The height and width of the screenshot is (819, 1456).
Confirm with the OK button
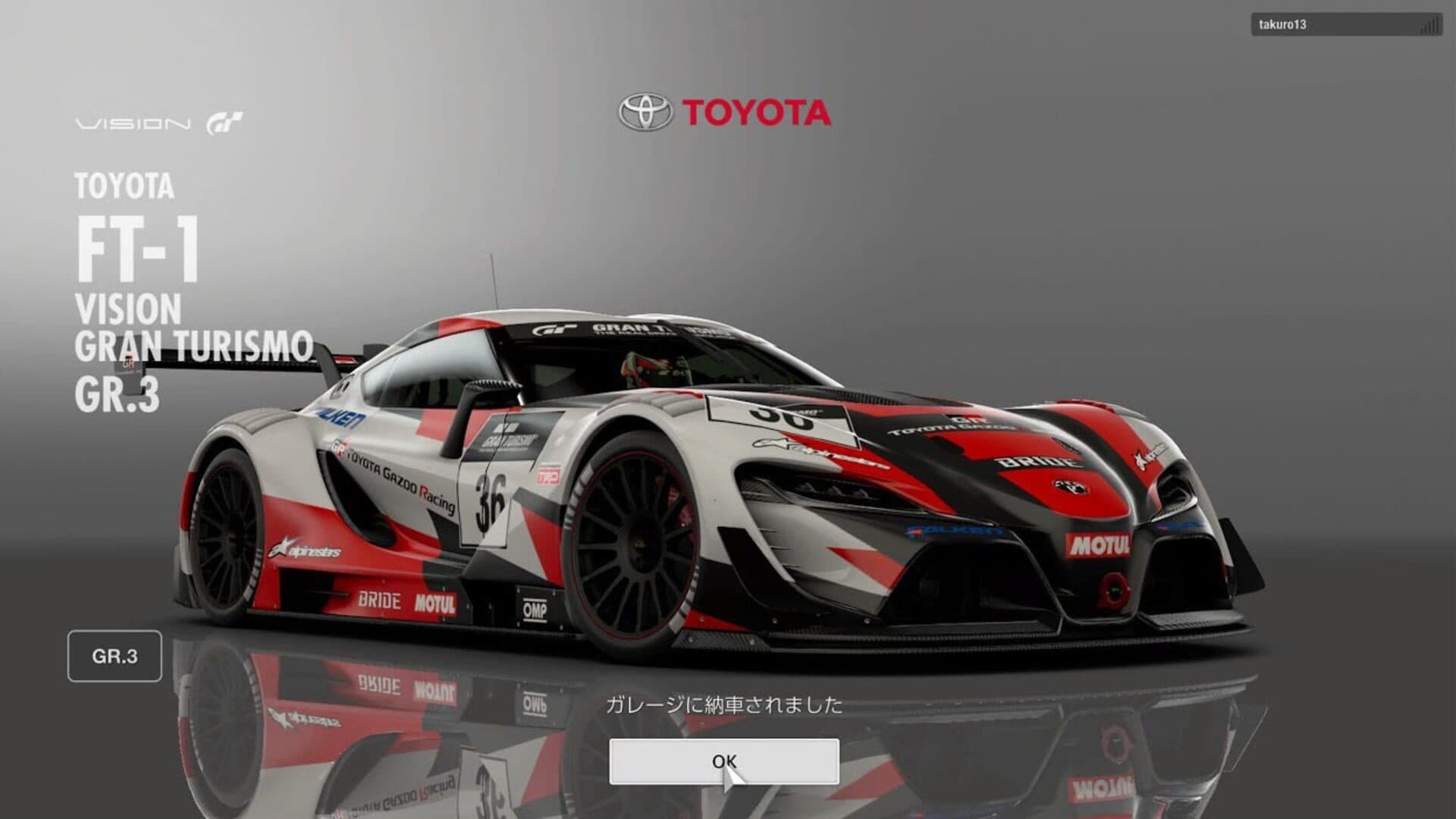click(x=723, y=761)
